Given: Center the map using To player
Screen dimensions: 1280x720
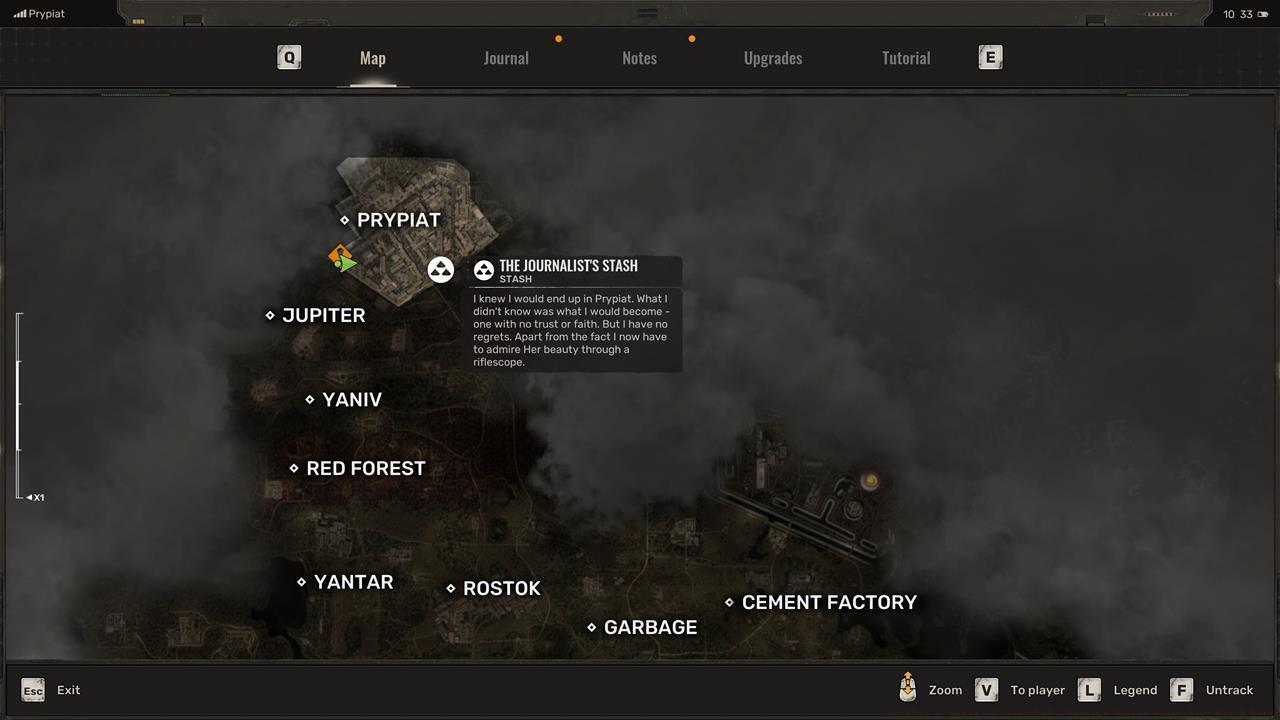Looking at the screenshot, I should [x=986, y=690].
